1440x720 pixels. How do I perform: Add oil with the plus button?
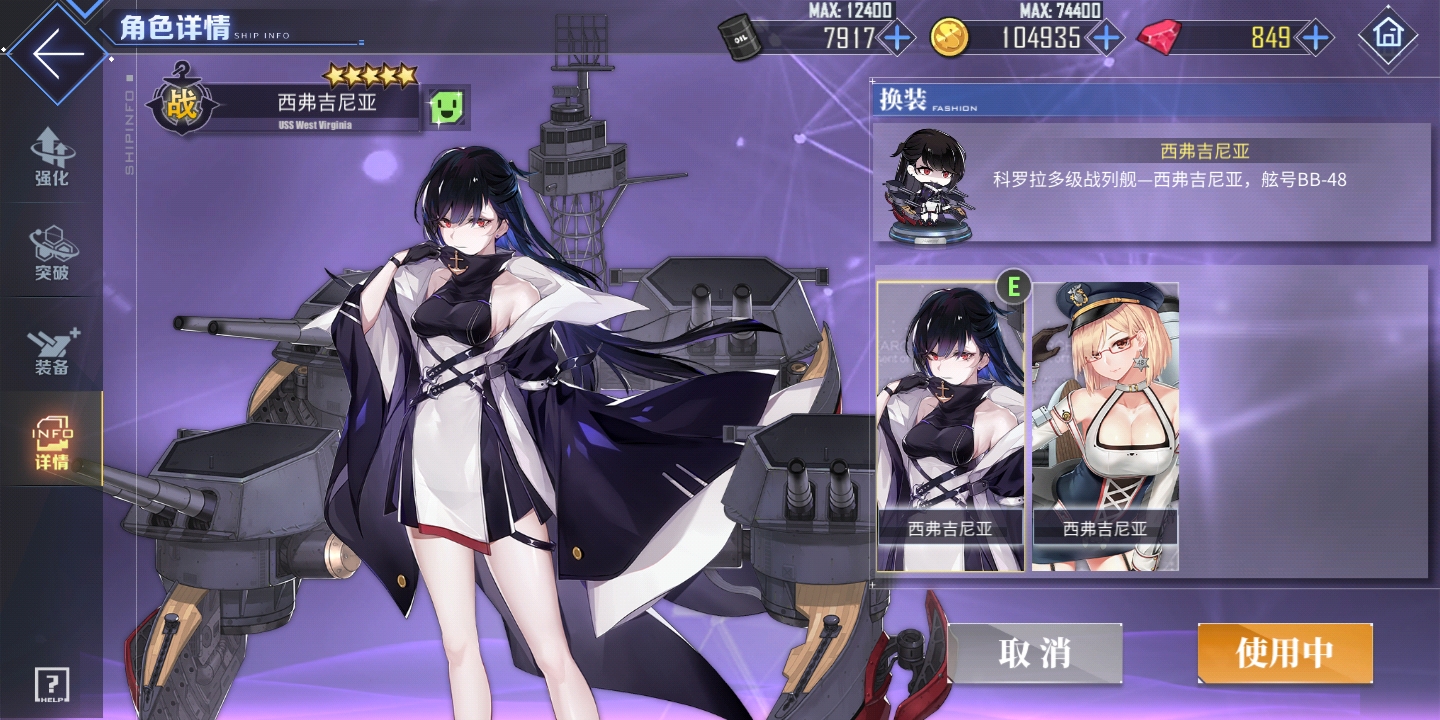pos(897,39)
